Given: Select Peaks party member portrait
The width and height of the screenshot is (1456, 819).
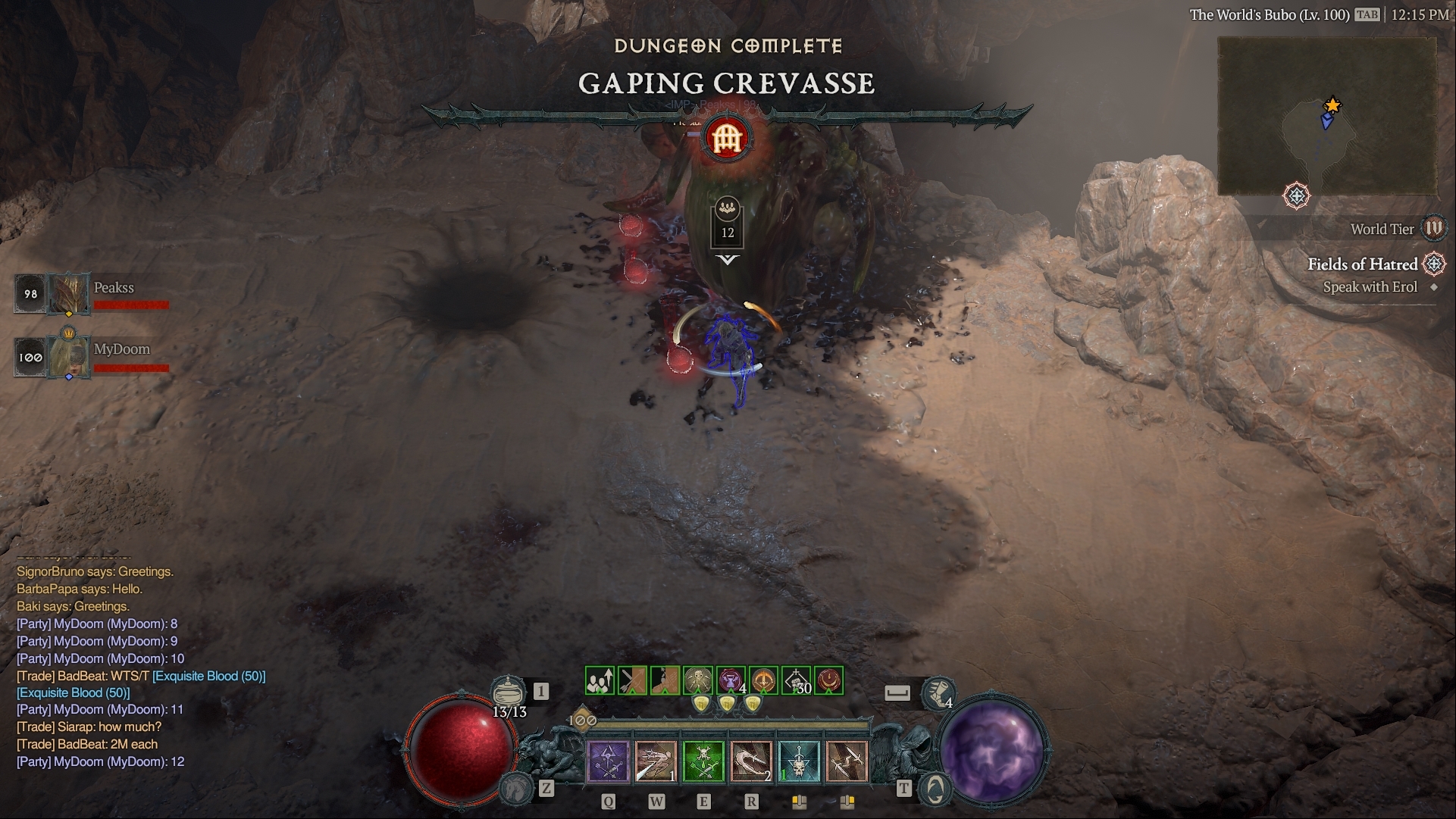Looking at the screenshot, I should pos(69,293).
